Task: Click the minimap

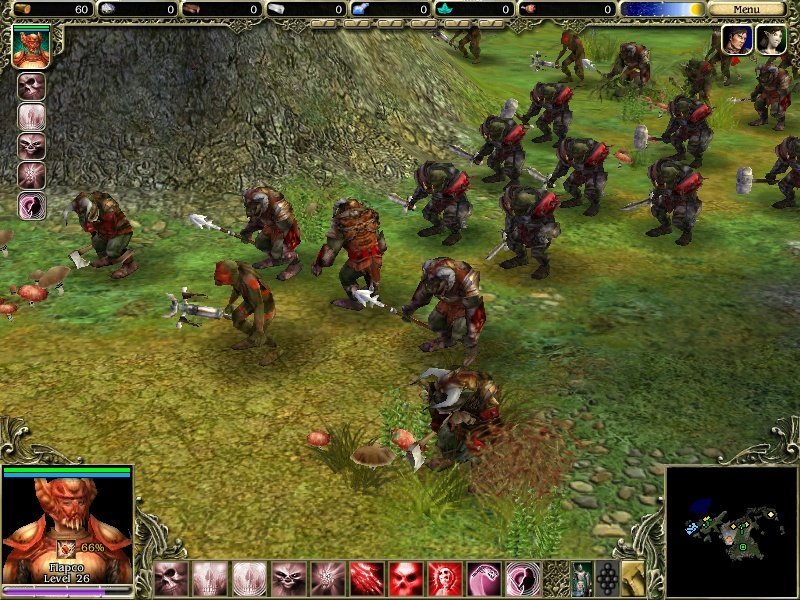Action: 732,531
